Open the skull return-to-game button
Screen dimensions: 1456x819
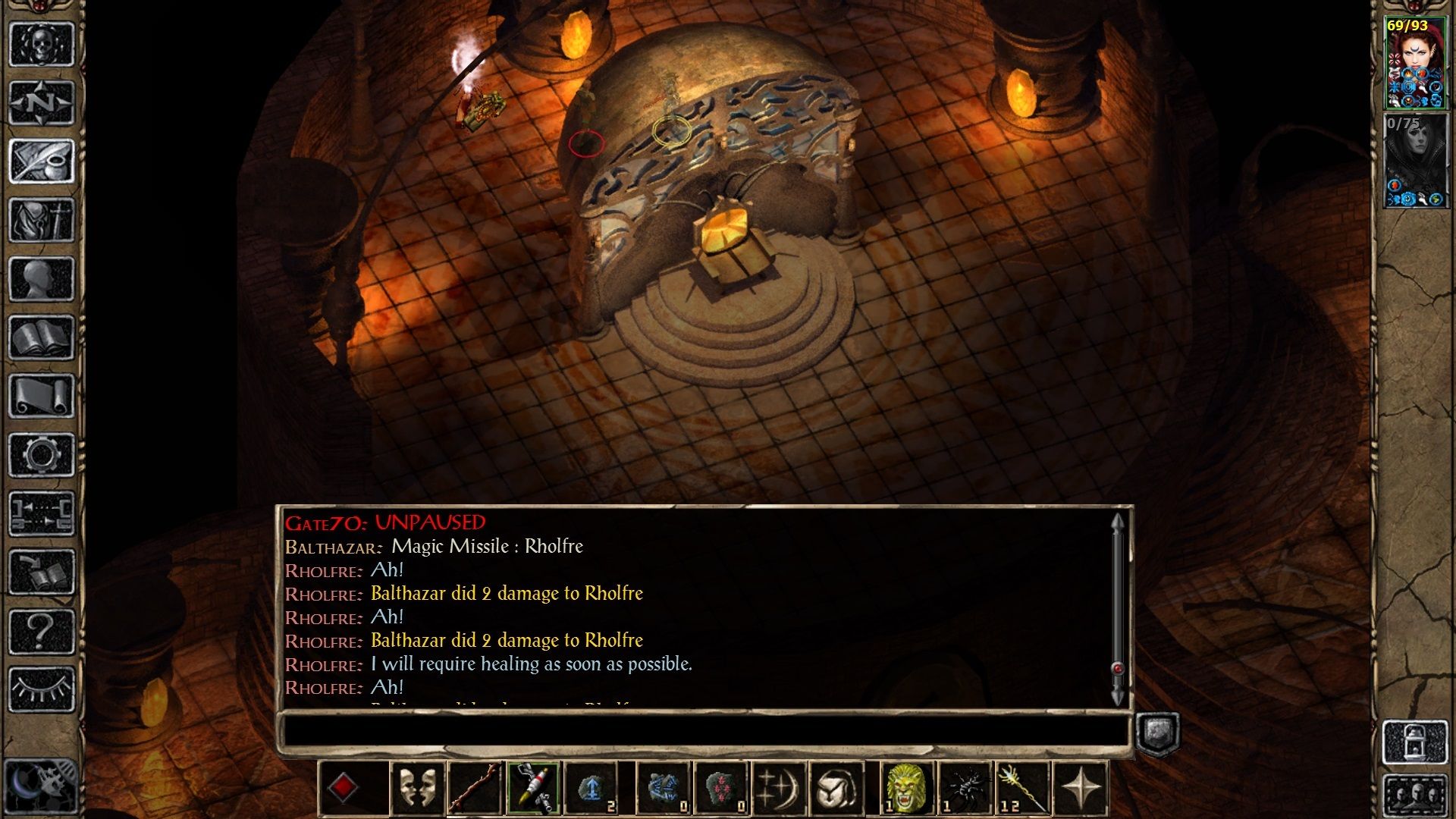(41, 45)
